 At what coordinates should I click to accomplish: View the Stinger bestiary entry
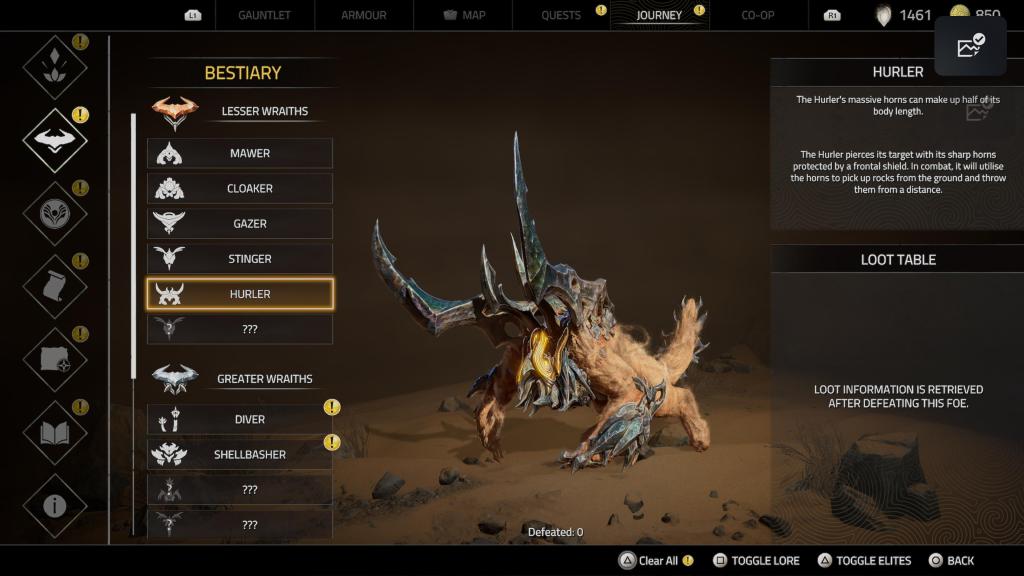240,259
